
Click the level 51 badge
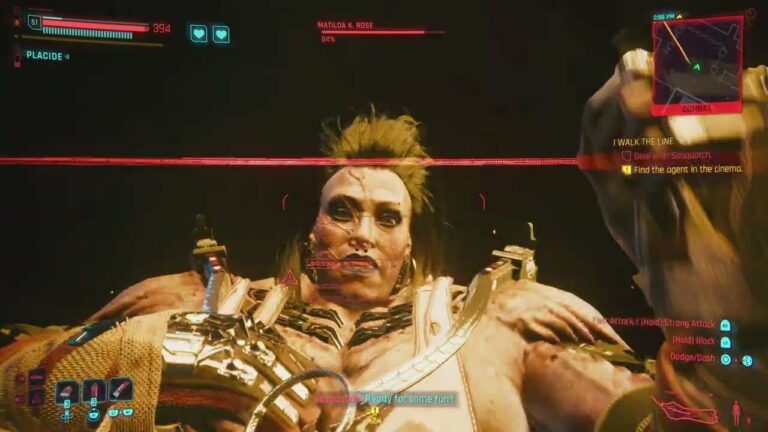point(35,21)
